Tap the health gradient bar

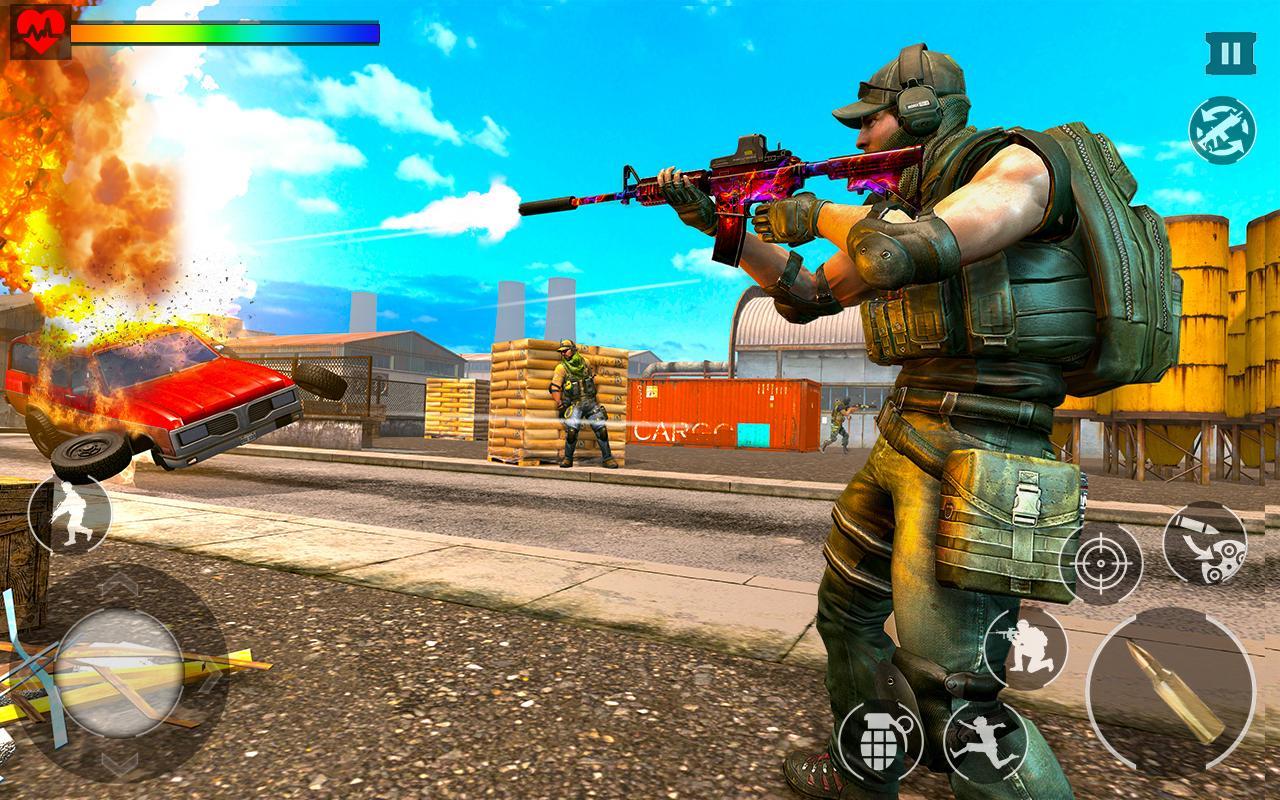tap(222, 32)
